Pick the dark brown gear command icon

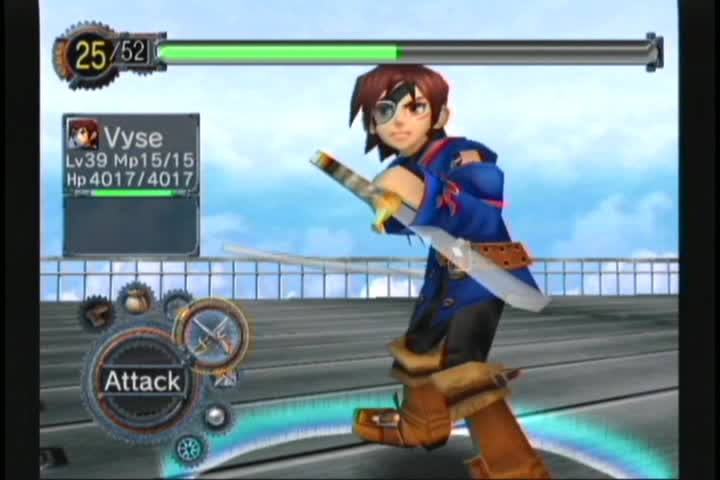(97, 314)
